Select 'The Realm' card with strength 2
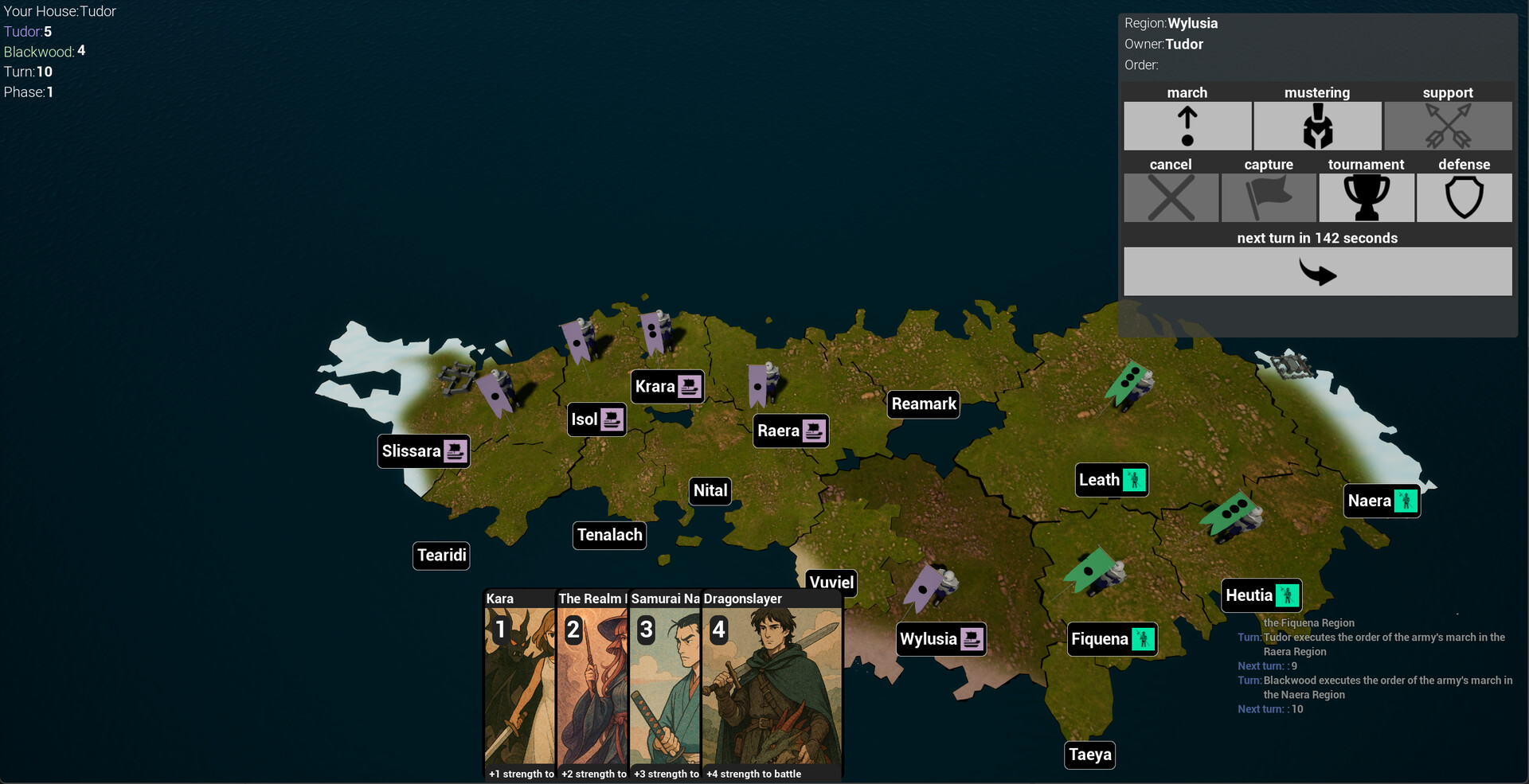1529x784 pixels. (x=591, y=685)
